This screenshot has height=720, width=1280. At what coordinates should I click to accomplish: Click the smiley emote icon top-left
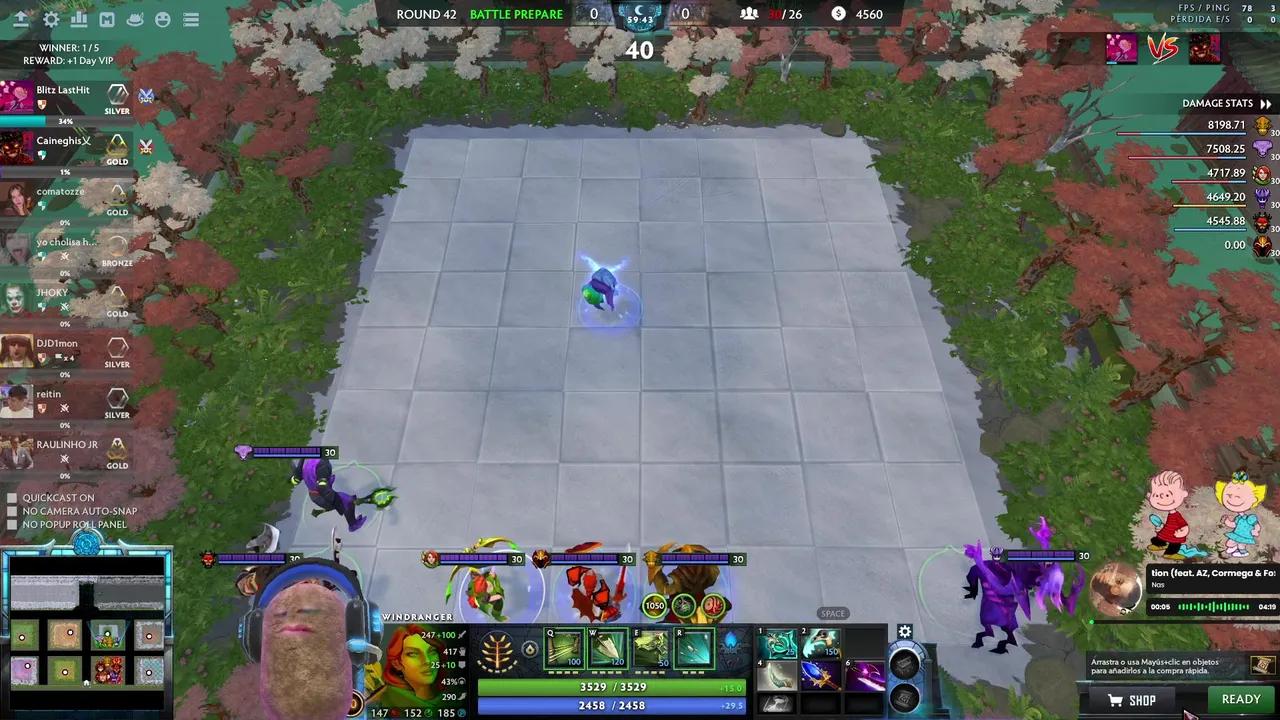coord(162,19)
